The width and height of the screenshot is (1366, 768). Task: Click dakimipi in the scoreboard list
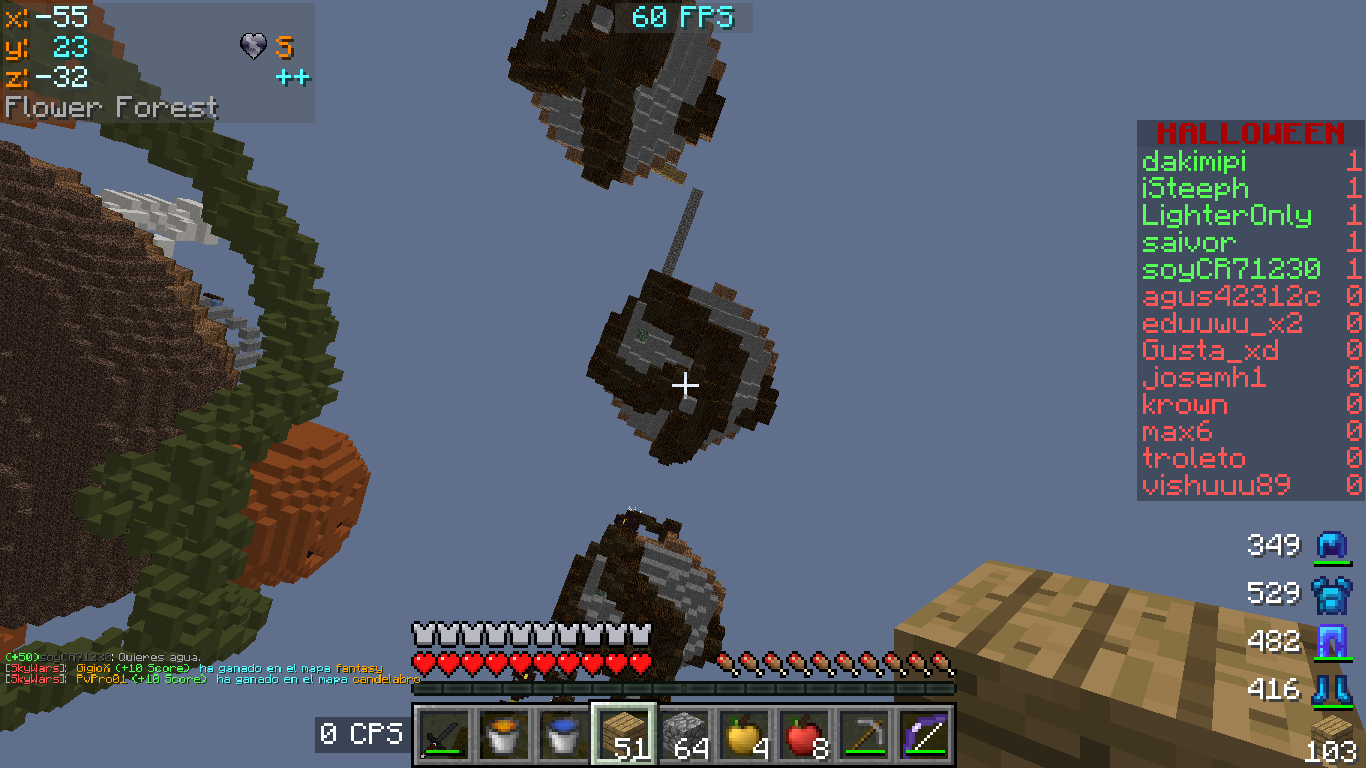tap(1194, 162)
